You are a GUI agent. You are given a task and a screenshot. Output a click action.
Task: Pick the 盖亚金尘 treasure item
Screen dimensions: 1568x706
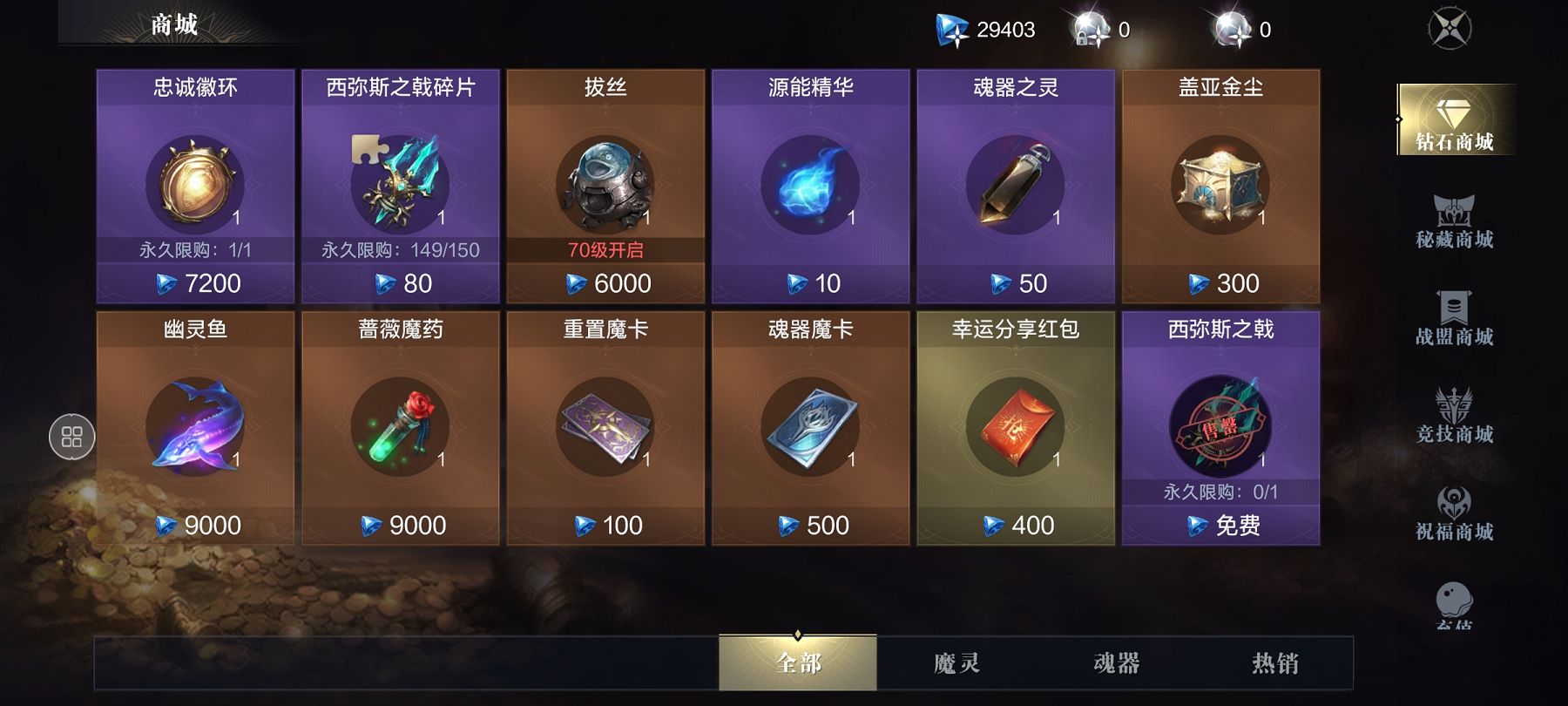[1220, 187]
